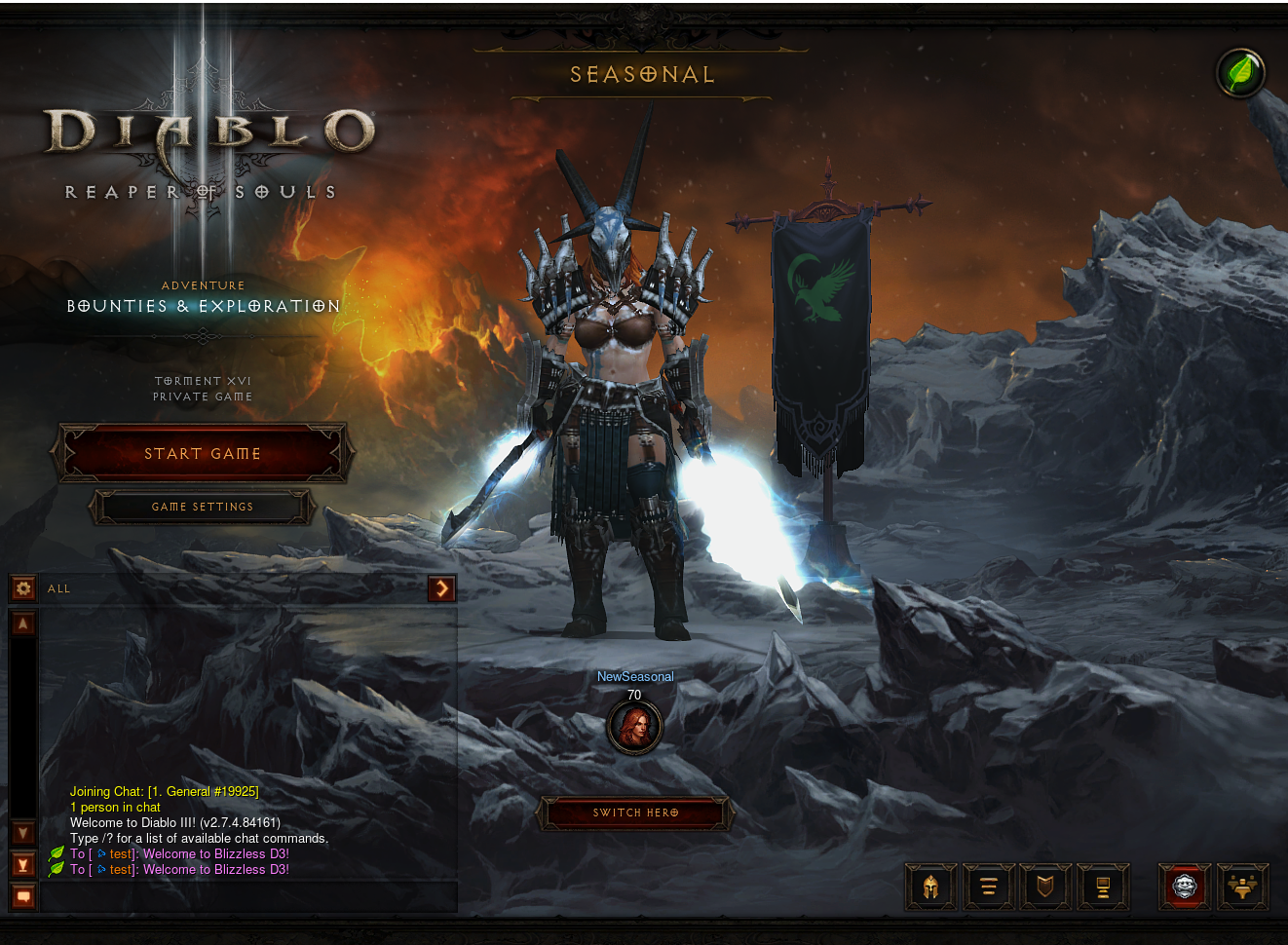Image resolution: width=1288 pixels, height=945 pixels.
Task: Open the friends list social icon
Action: click(1242, 887)
